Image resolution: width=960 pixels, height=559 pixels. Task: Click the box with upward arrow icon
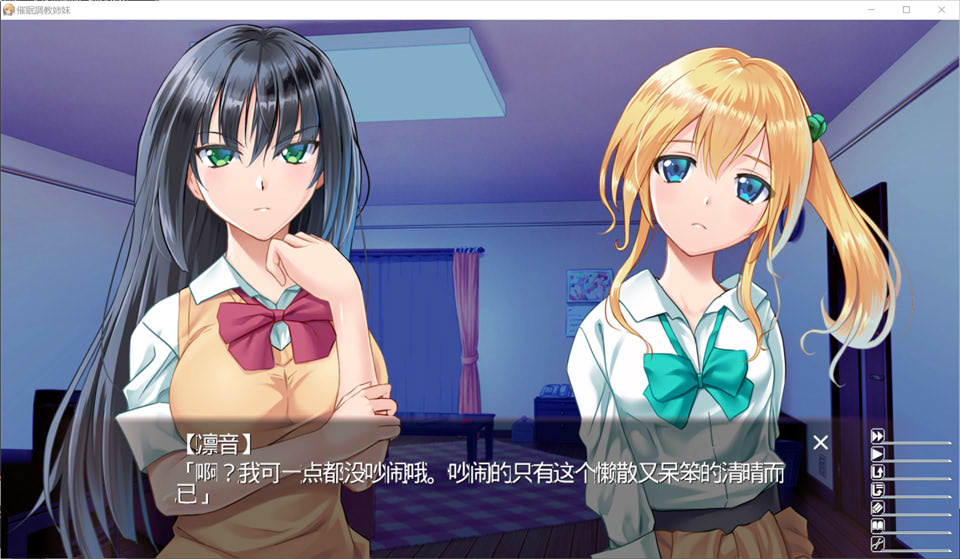coord(878,472)
